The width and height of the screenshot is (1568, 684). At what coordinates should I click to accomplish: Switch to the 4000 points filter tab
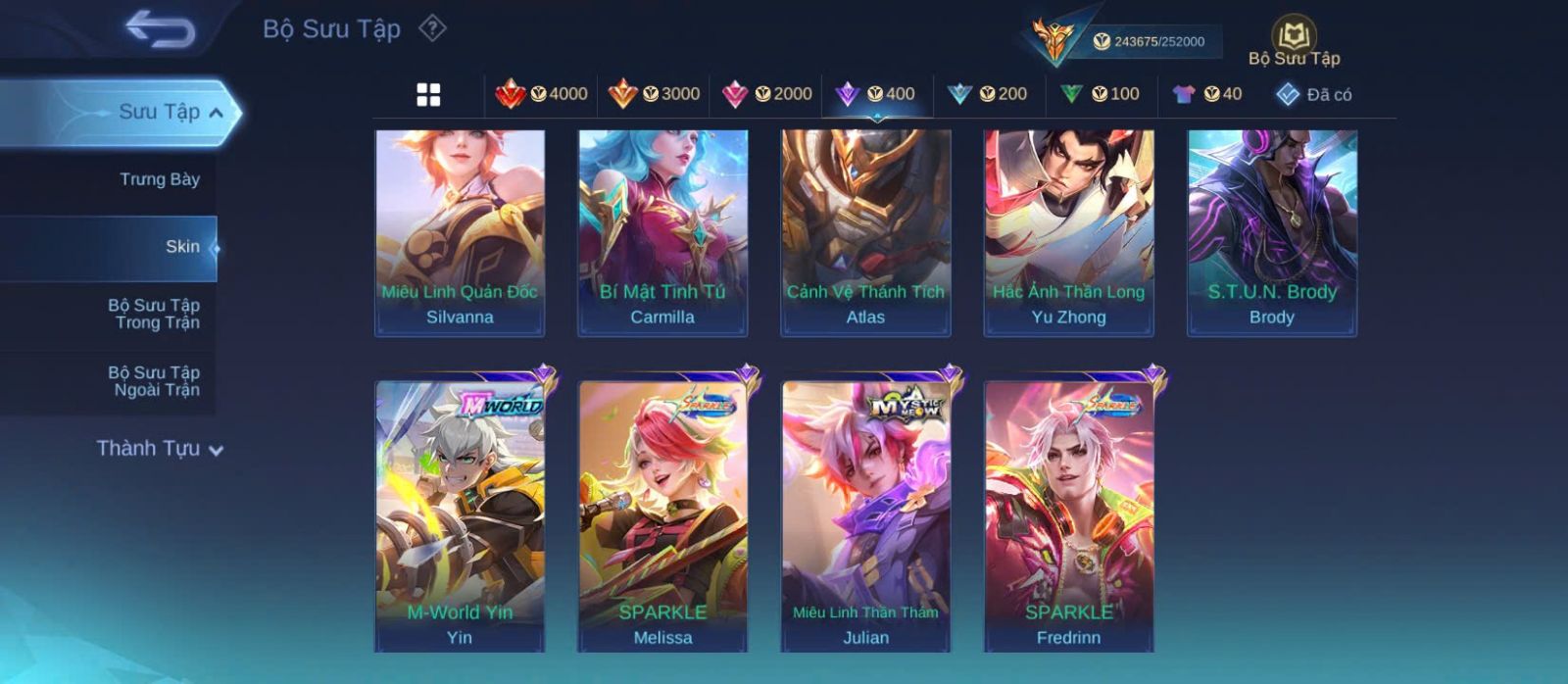pos(542,94)
